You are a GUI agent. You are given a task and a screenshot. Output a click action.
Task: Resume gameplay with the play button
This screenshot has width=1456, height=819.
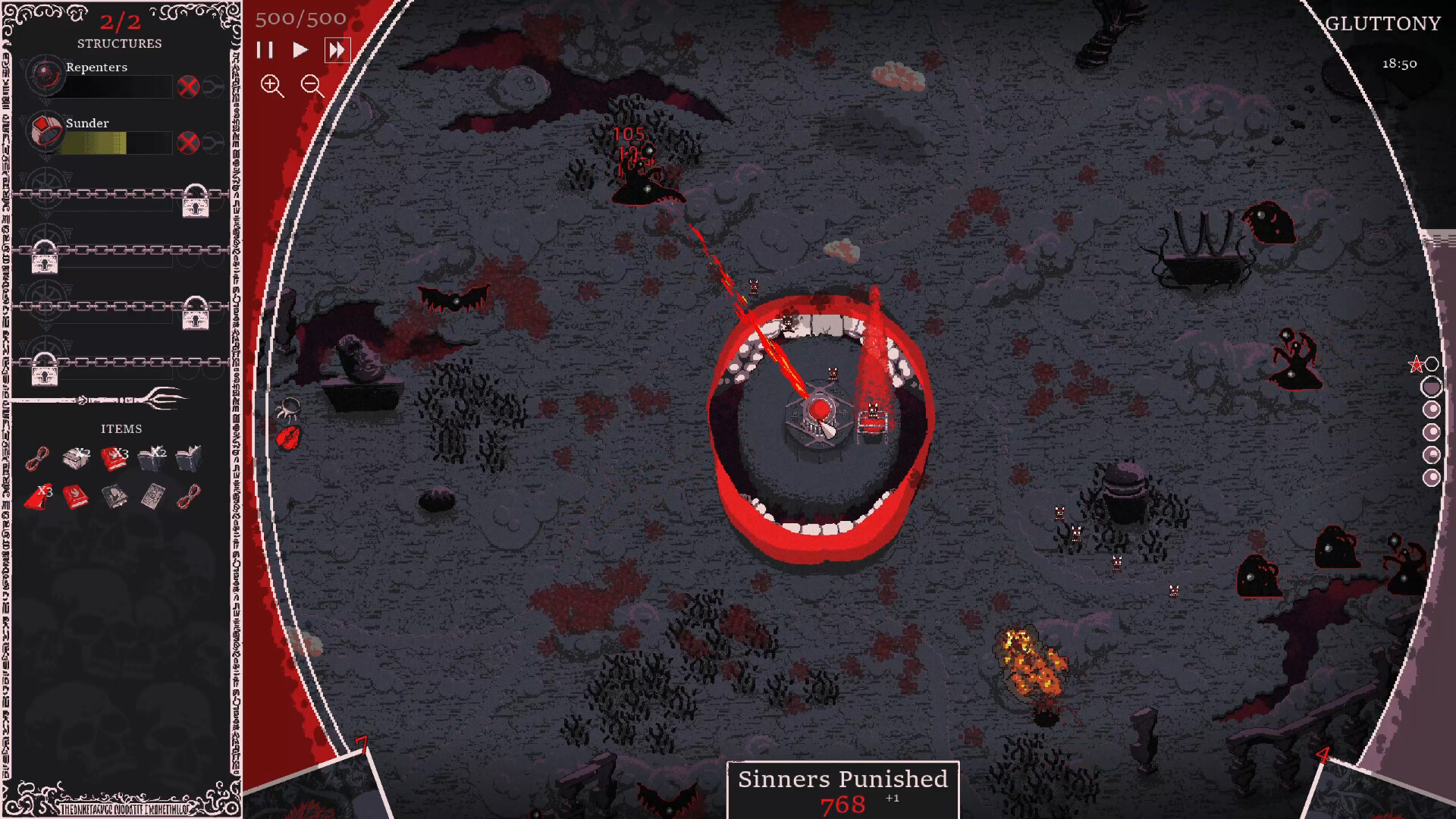coord(300,50)
